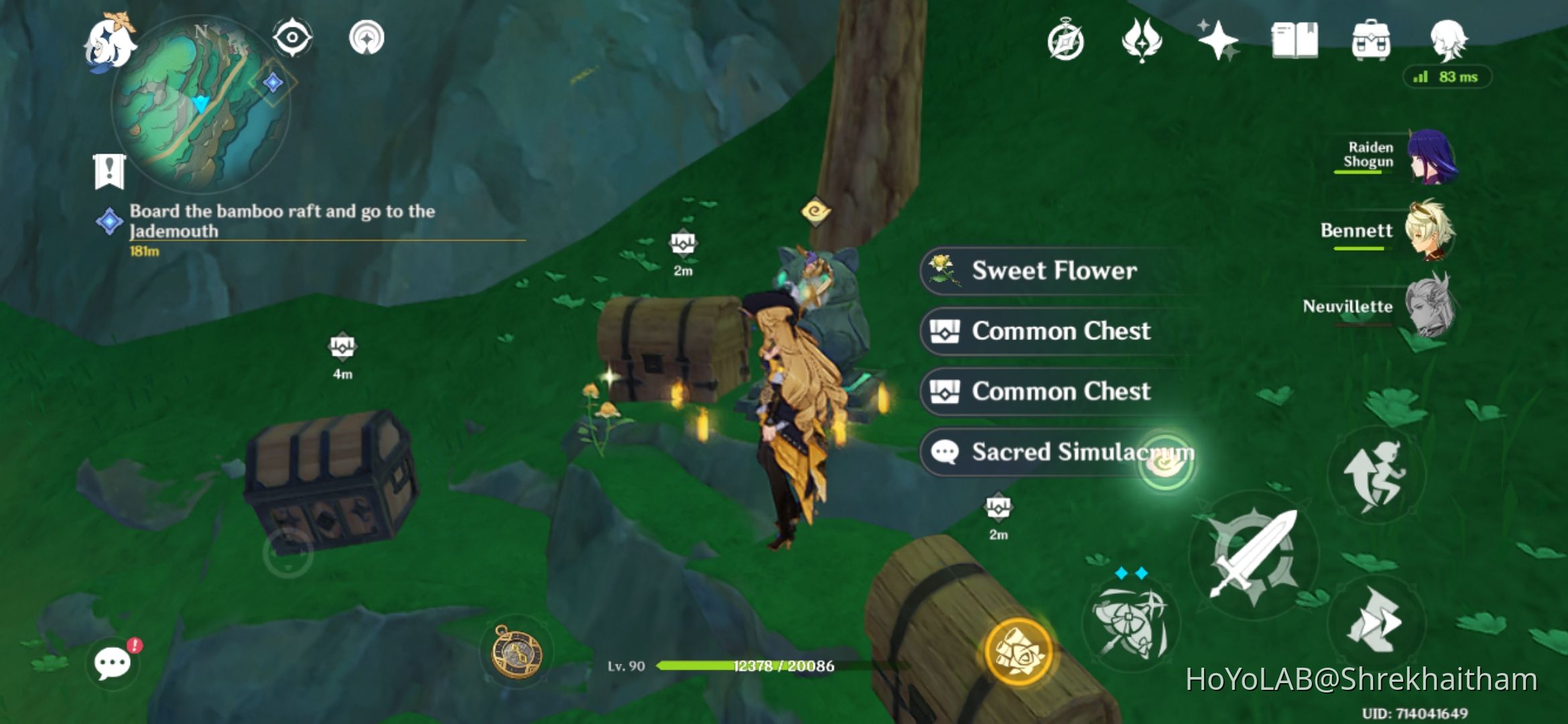Click the Board the bamboo raft quest tracker
1568x724 pixels.
coord(281,221)
